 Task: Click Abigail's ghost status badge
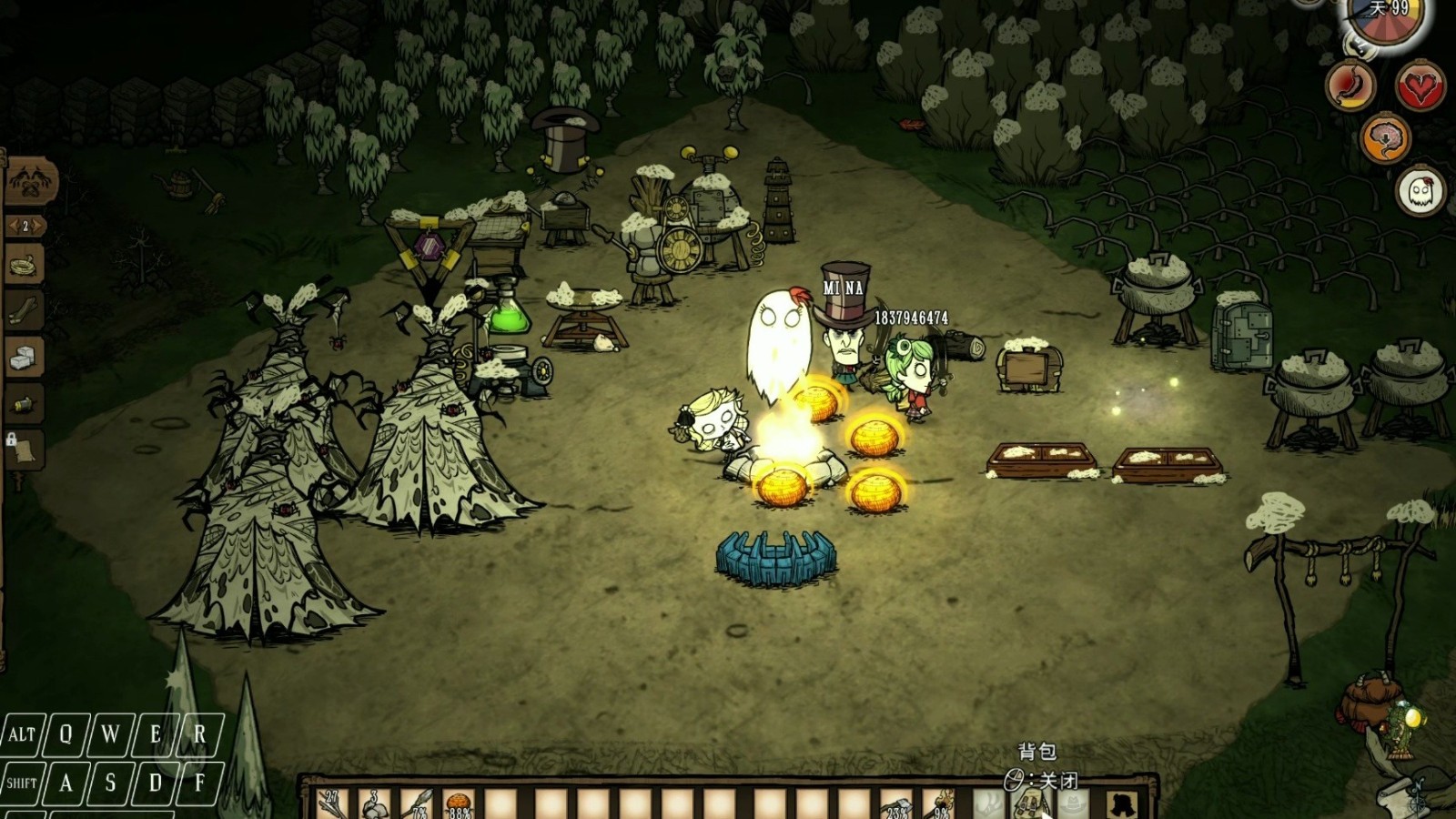(1421, 191)
